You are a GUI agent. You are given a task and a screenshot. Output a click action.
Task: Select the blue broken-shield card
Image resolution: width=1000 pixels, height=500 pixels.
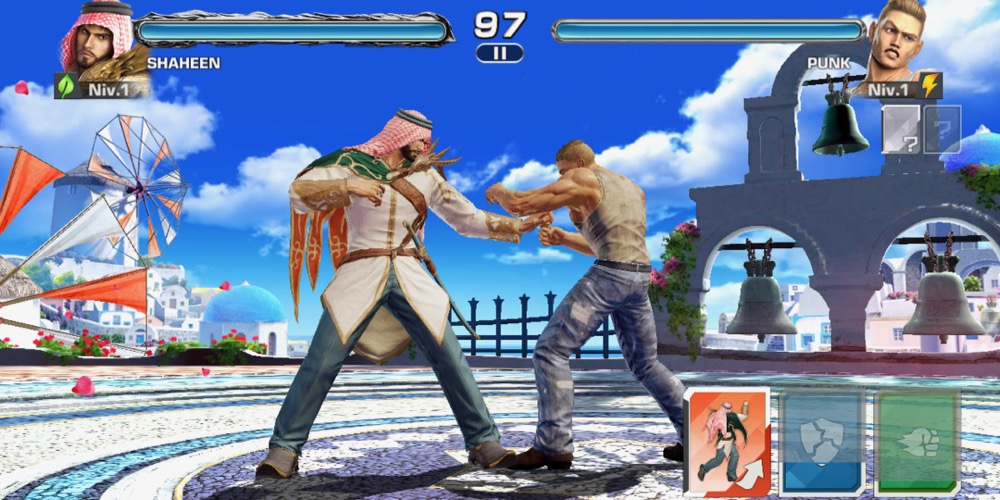point(822,441)
